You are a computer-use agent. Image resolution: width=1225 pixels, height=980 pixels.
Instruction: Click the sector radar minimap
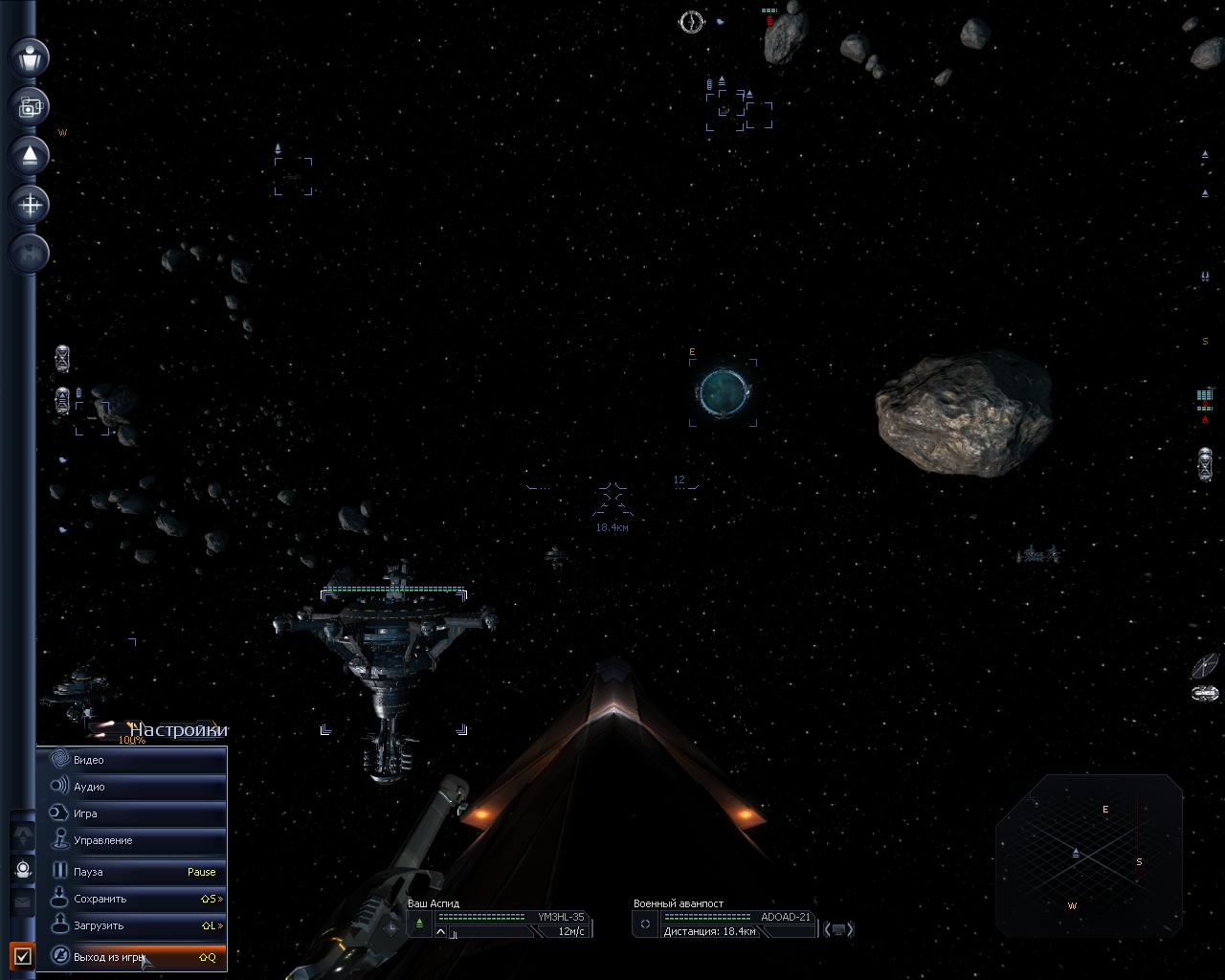pyautogui.click(x=1089, y=855)
